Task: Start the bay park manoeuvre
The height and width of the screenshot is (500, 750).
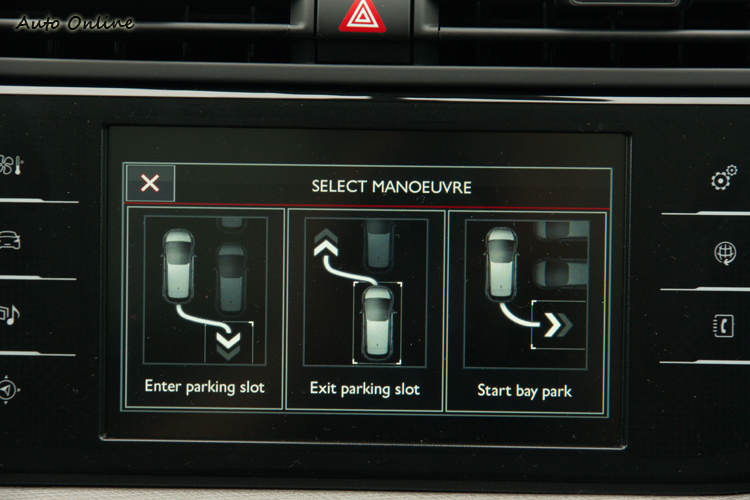Action: pos(525,308)
